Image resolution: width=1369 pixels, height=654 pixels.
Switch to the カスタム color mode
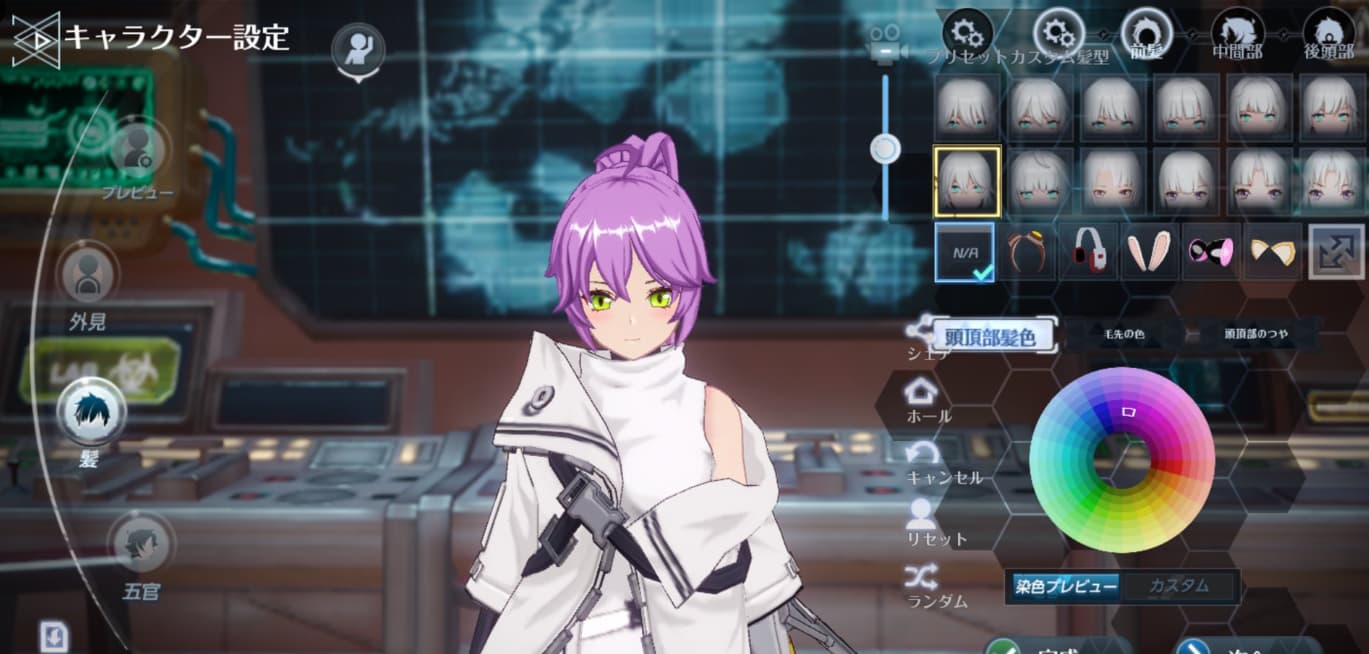click(x=1179, y=586)
